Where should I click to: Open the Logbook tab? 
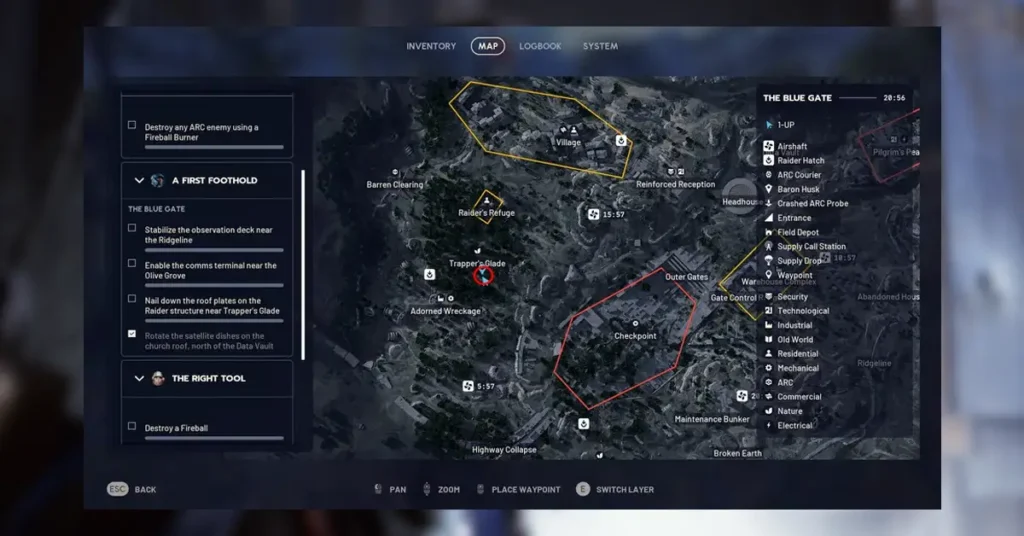click(540, 46)
